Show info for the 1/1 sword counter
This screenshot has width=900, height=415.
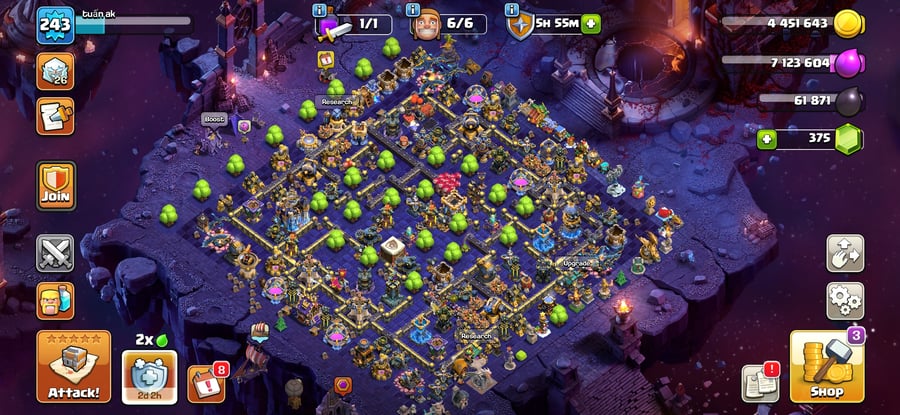click(320, 10)
